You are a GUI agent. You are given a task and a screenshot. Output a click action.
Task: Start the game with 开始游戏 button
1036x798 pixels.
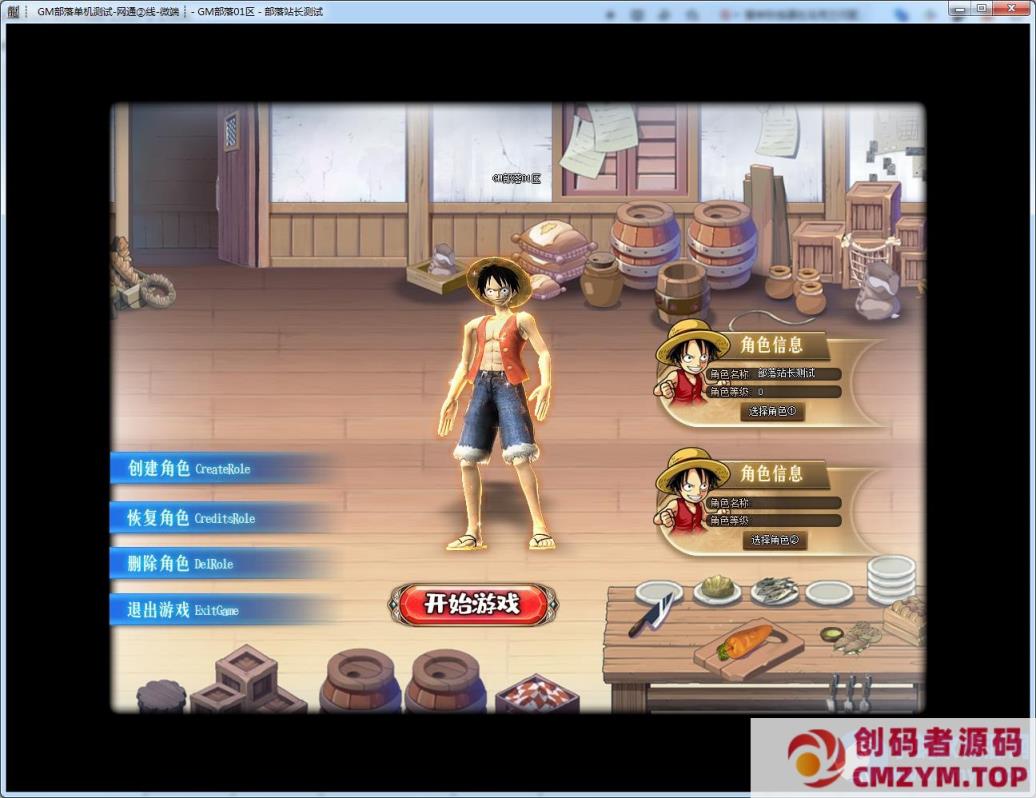tap(472, 604)
